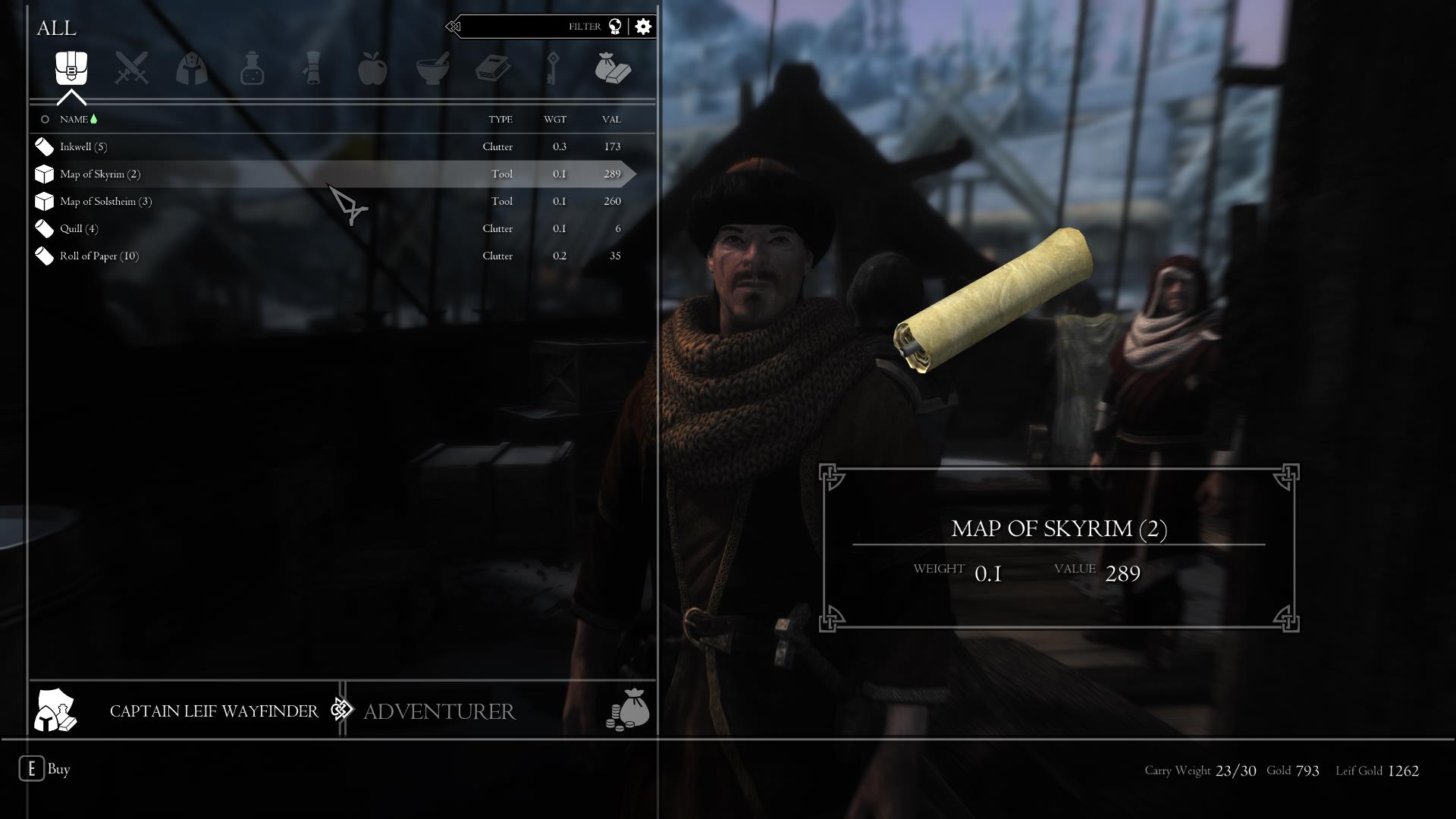Image resolution: width=1456 pixels, height=819 pixels.
Task: Switch to the All items backpack tab
Action: [x=71, y=69]
